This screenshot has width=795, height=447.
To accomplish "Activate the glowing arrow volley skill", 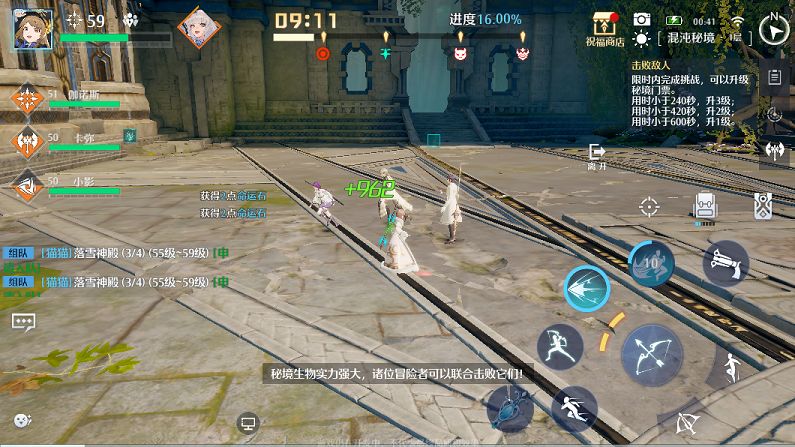I will coord(587,290).
